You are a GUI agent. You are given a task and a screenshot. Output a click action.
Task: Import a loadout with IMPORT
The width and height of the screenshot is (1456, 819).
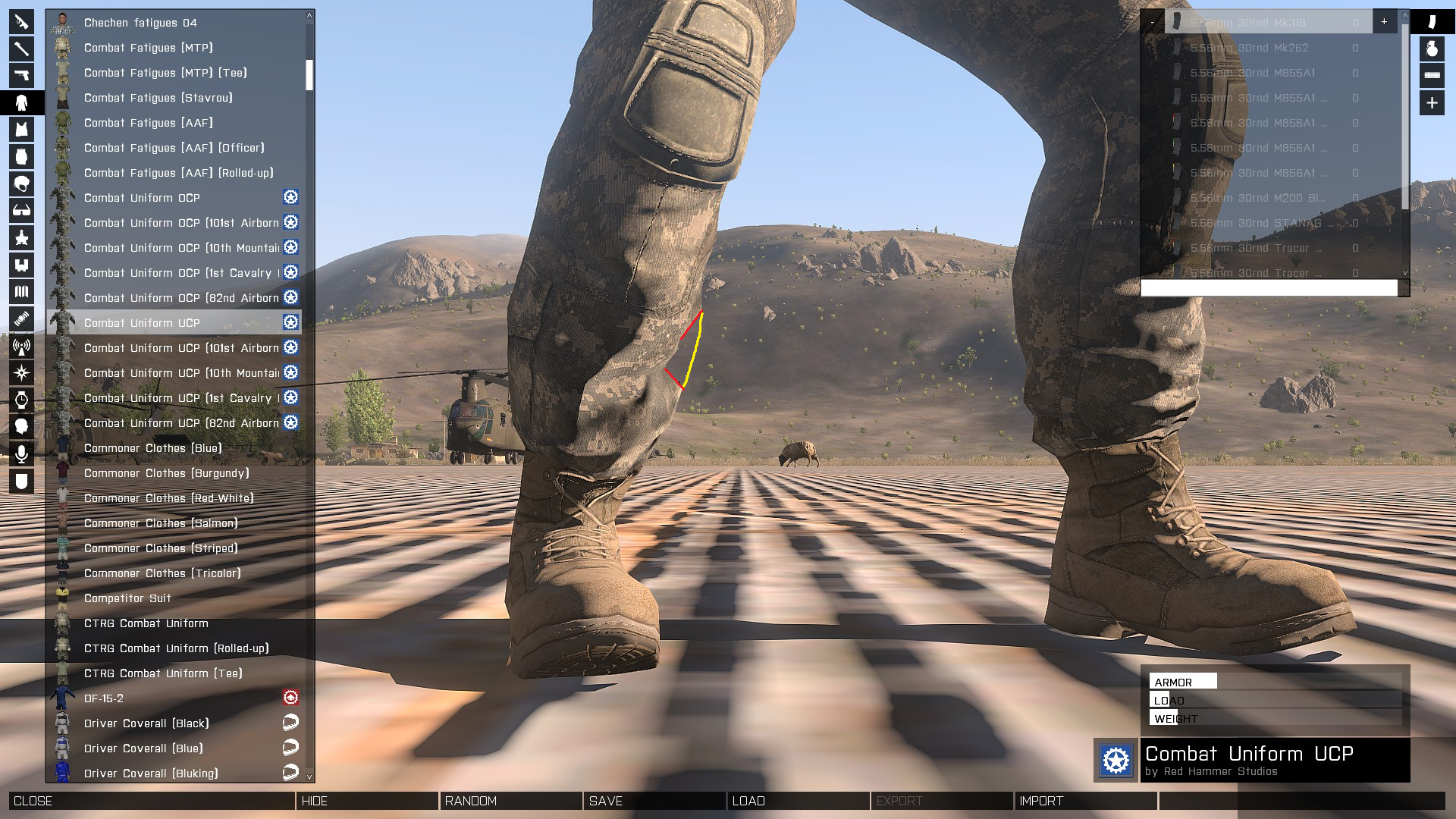[x=1085, y=801]
